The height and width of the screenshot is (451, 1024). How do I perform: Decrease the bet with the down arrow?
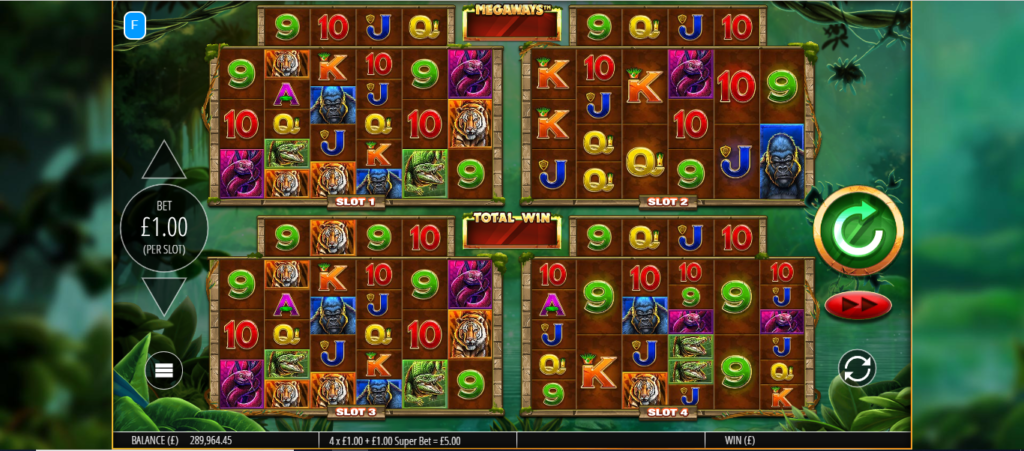[164, 296]
